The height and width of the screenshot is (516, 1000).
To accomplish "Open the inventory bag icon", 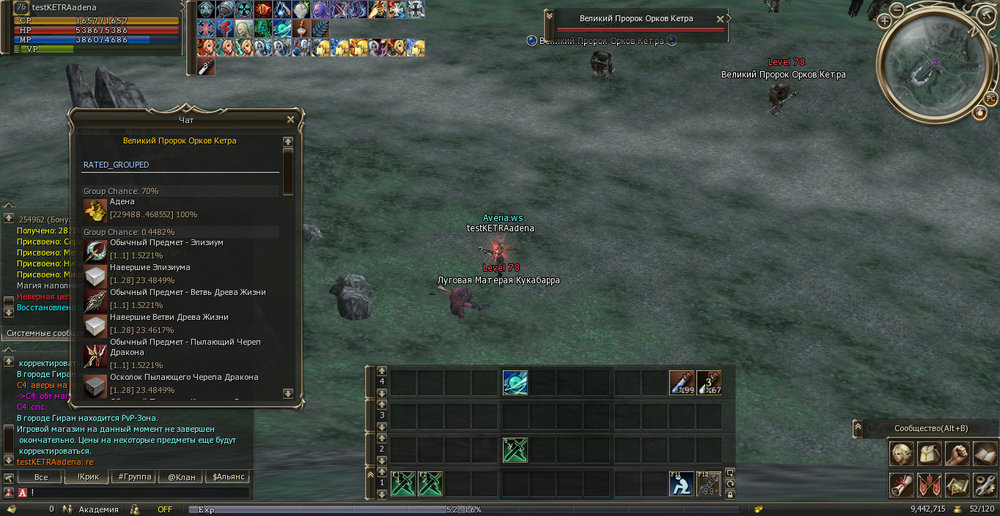I will coord(930,453).
